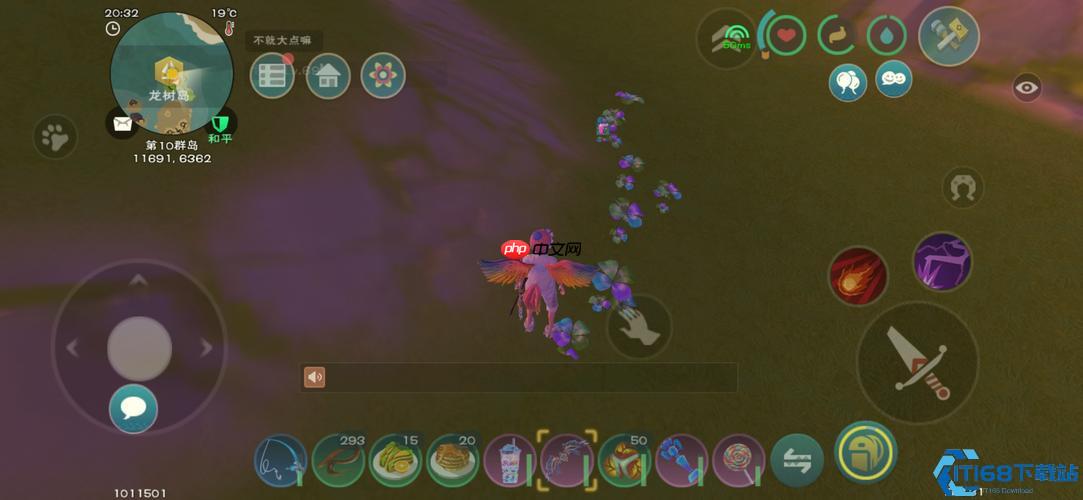Attack with the dagger button
Viewport: 1083px width, 500px height.
coord(917,362)
